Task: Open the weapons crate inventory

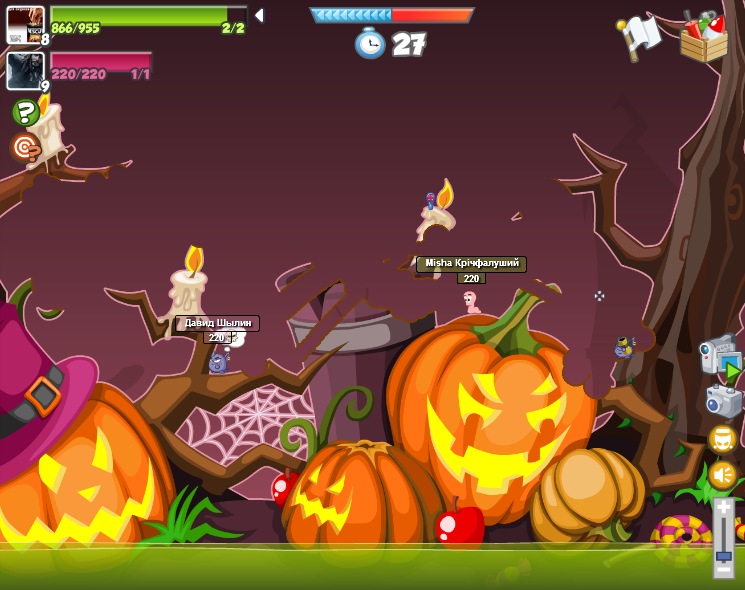Action: [x=704, y=37]
